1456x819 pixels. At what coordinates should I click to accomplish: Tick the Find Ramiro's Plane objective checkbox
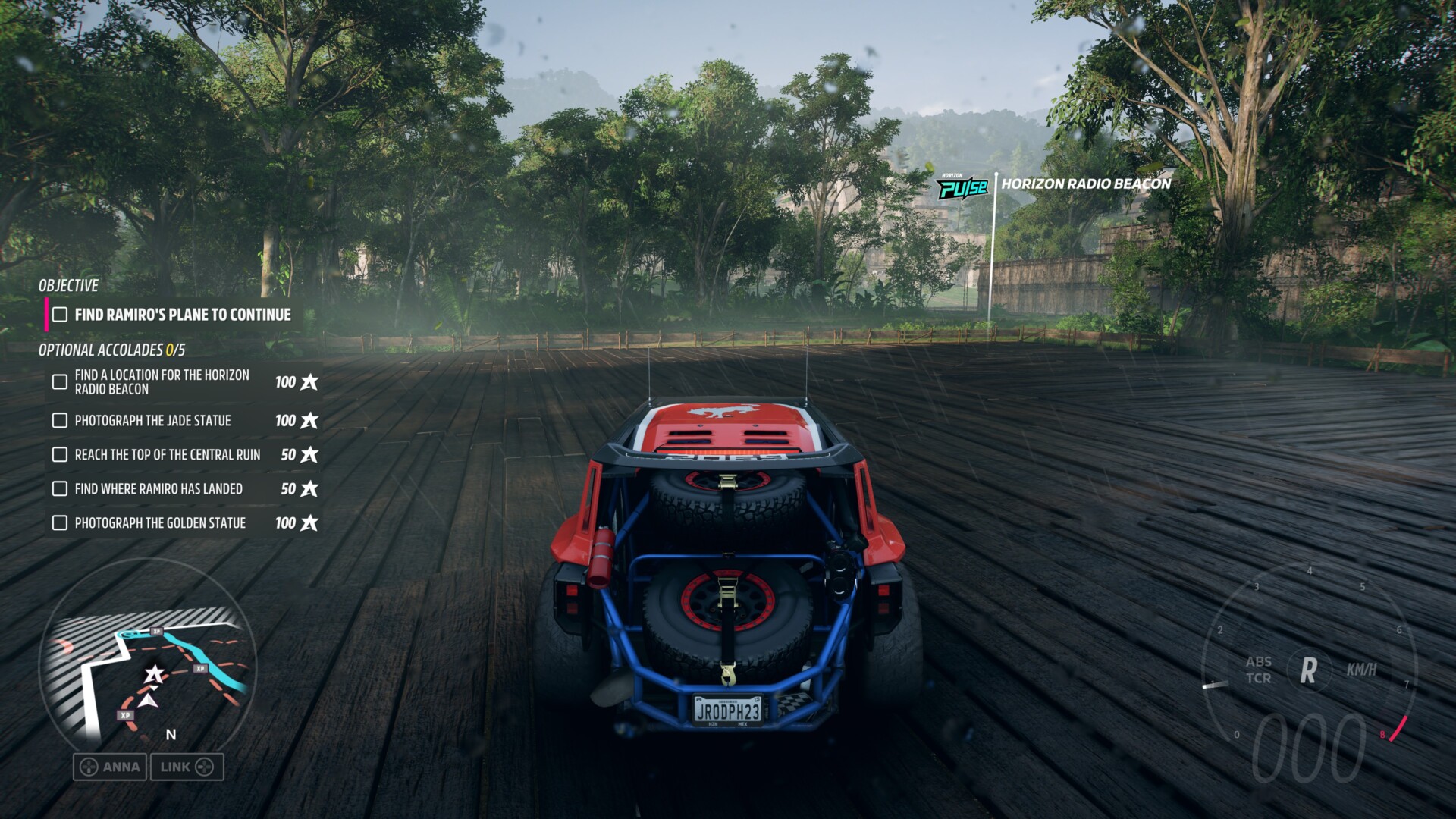(60, 315)
